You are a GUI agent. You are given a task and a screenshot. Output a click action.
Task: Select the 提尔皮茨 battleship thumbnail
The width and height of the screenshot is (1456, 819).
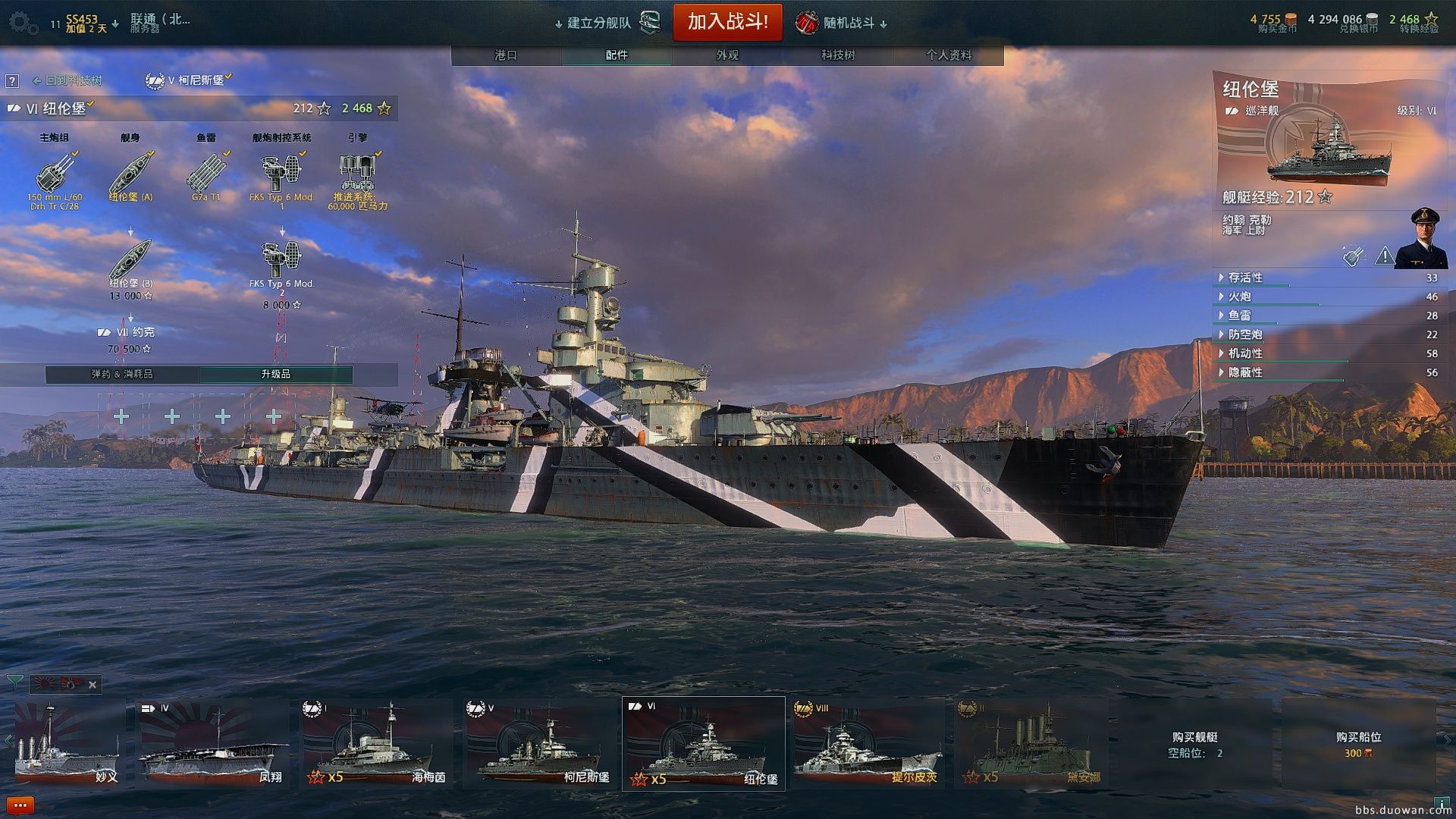[868, 744]
